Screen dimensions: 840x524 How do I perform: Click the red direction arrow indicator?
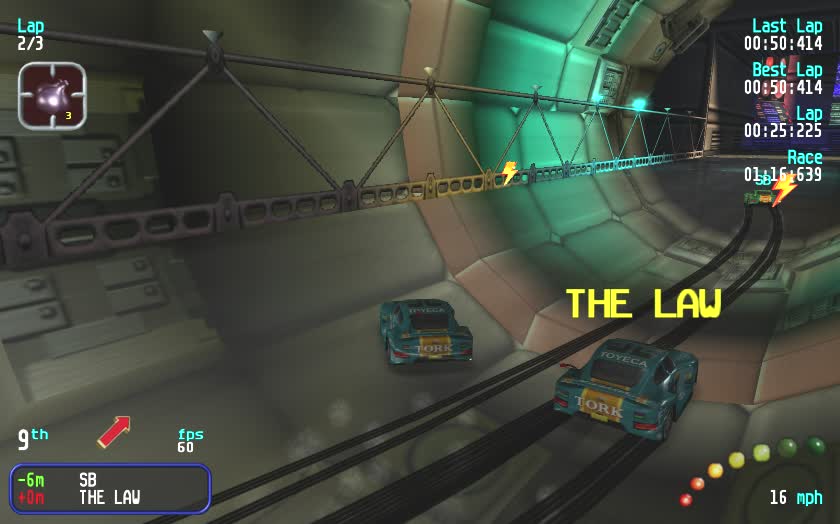(114, 432)
